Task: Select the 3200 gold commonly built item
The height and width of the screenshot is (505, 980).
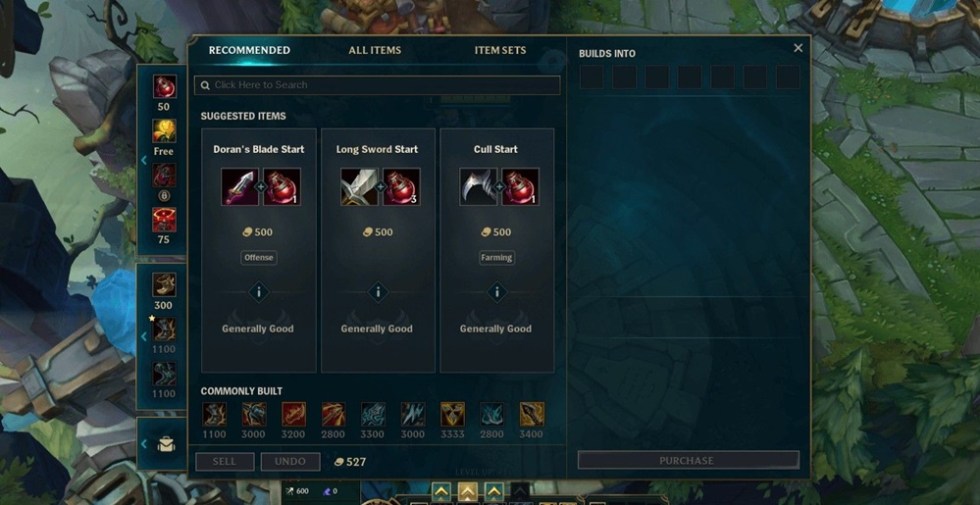Action: point(294,414)
